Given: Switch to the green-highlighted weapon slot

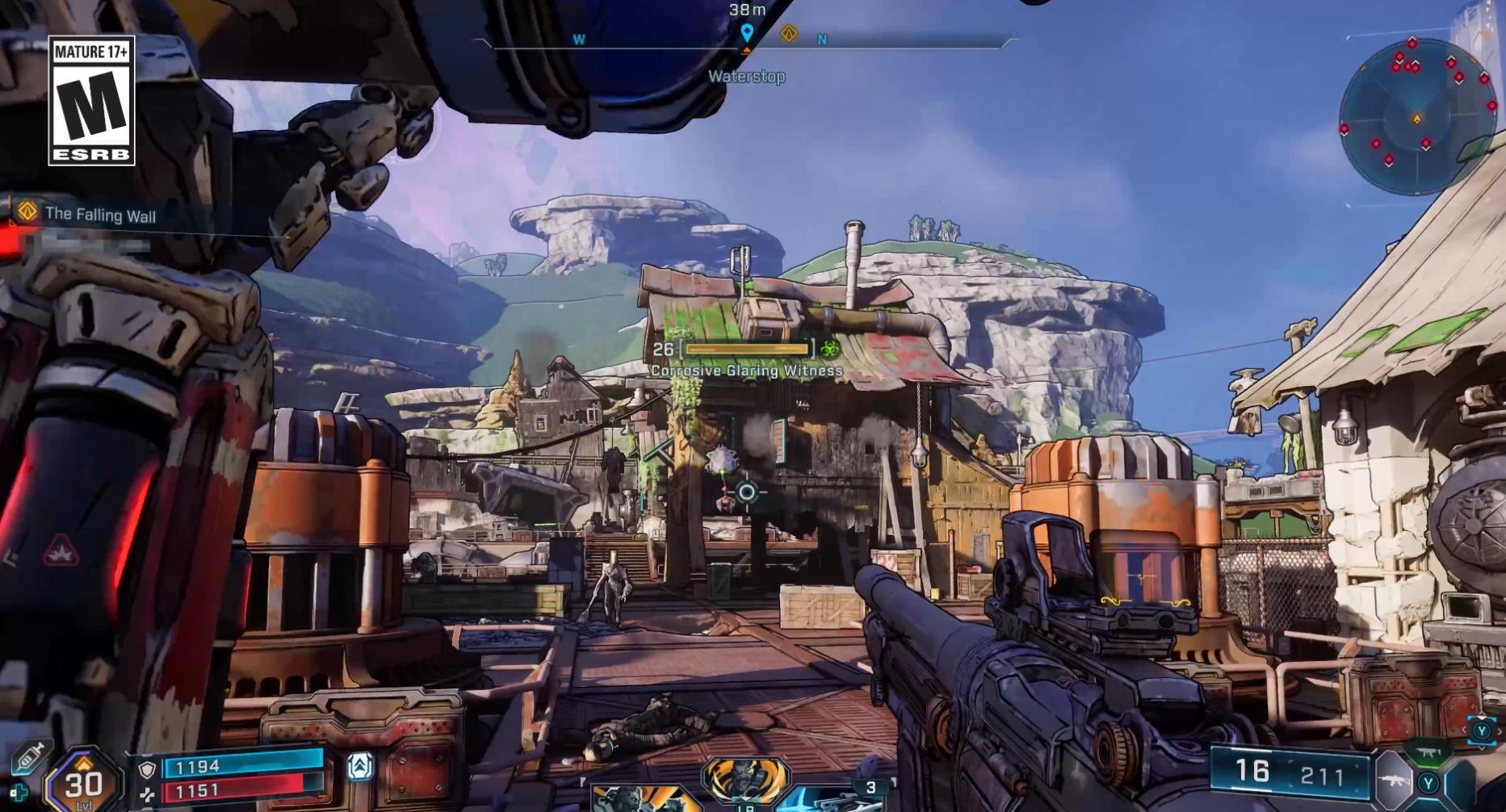Looking at the screenshot, I should (x=1428, y=753).
